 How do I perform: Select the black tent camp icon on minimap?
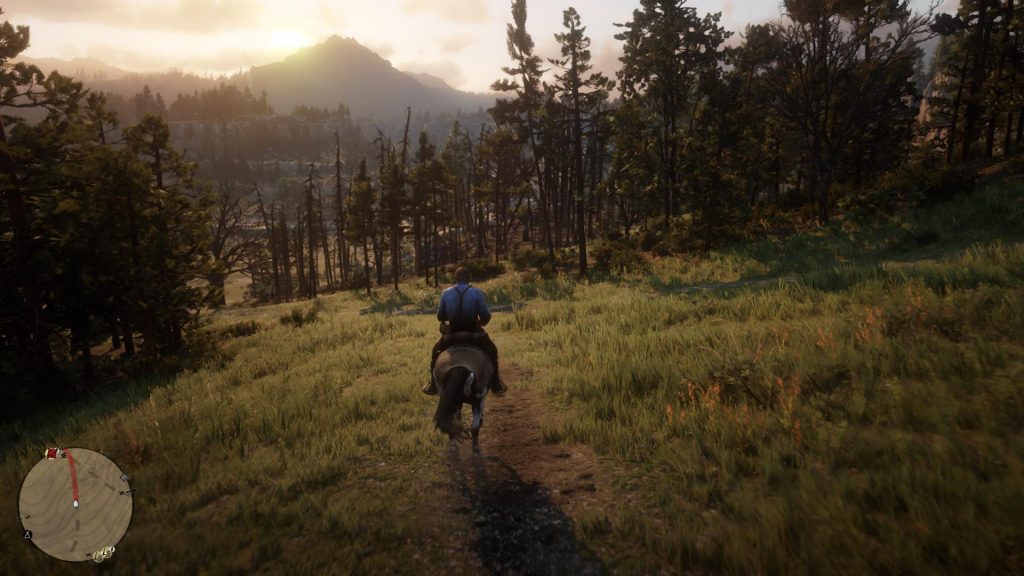pyautogui.click(x=27, y=534)
